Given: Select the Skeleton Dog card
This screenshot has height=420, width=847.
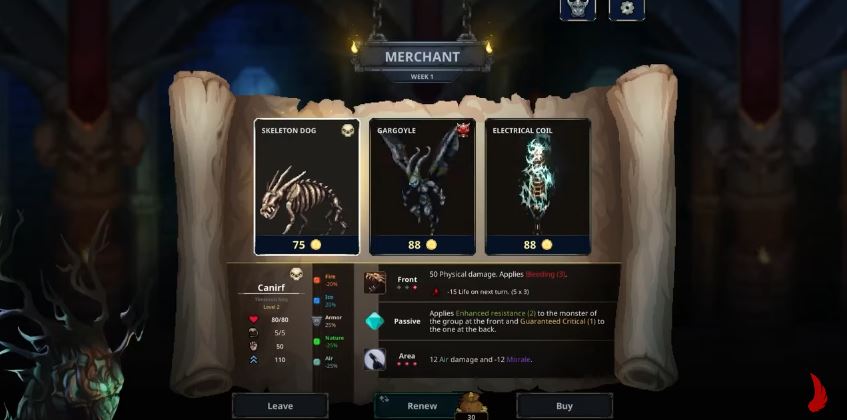Looking at the screenshot, I should (307, 186).
